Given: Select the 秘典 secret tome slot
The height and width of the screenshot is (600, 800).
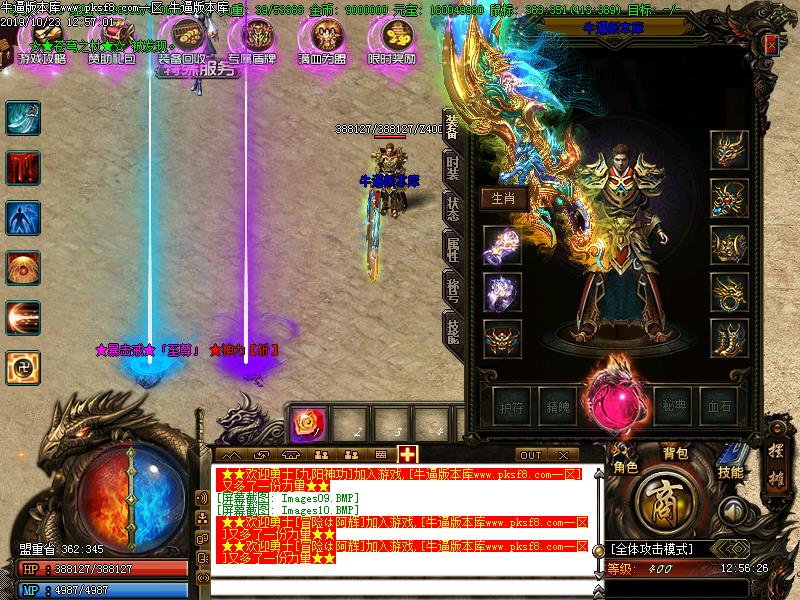Looking at the screenshot, I should point(673,406).
